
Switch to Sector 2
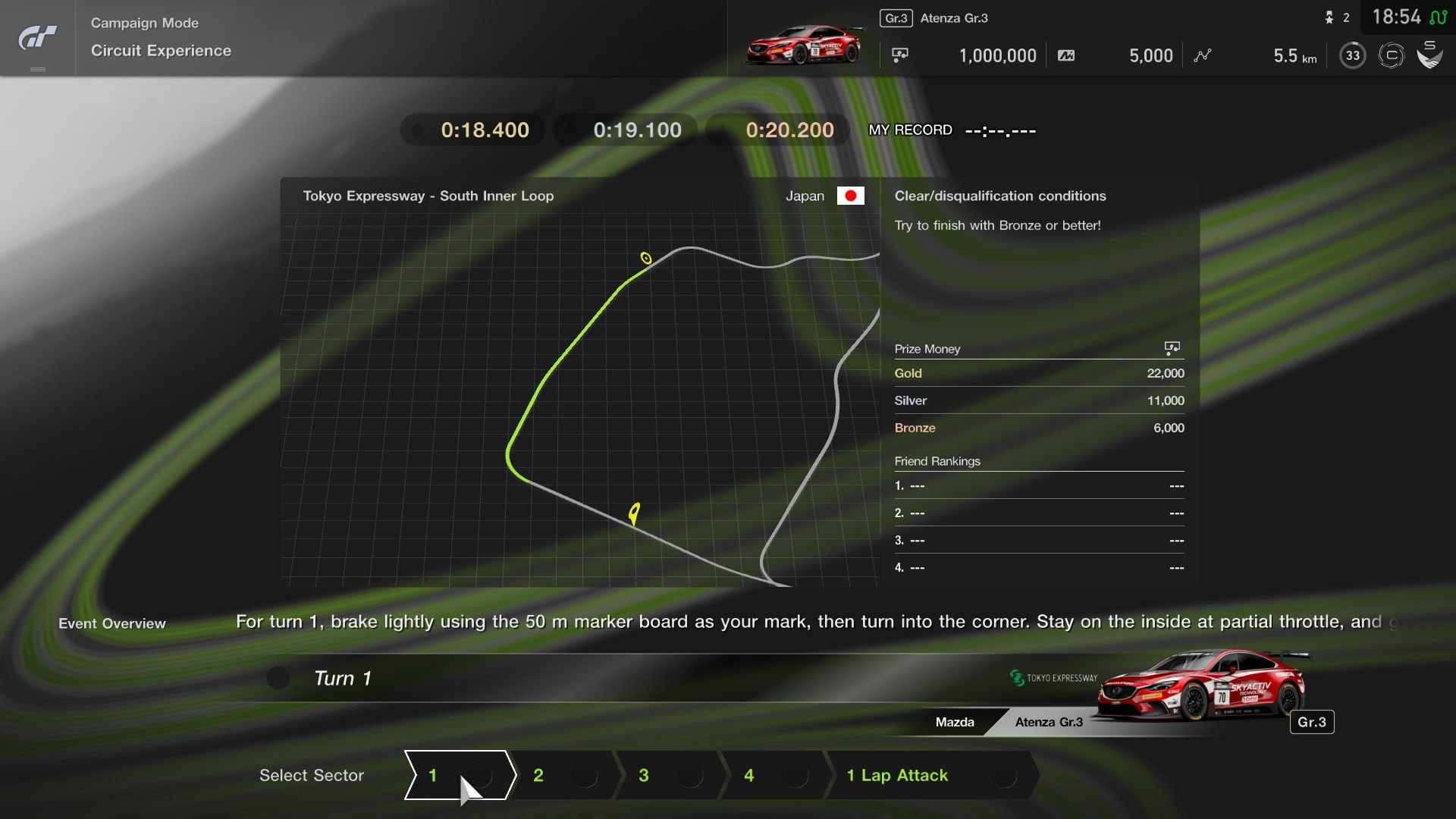pyautogui.click(x=538, y=776)
